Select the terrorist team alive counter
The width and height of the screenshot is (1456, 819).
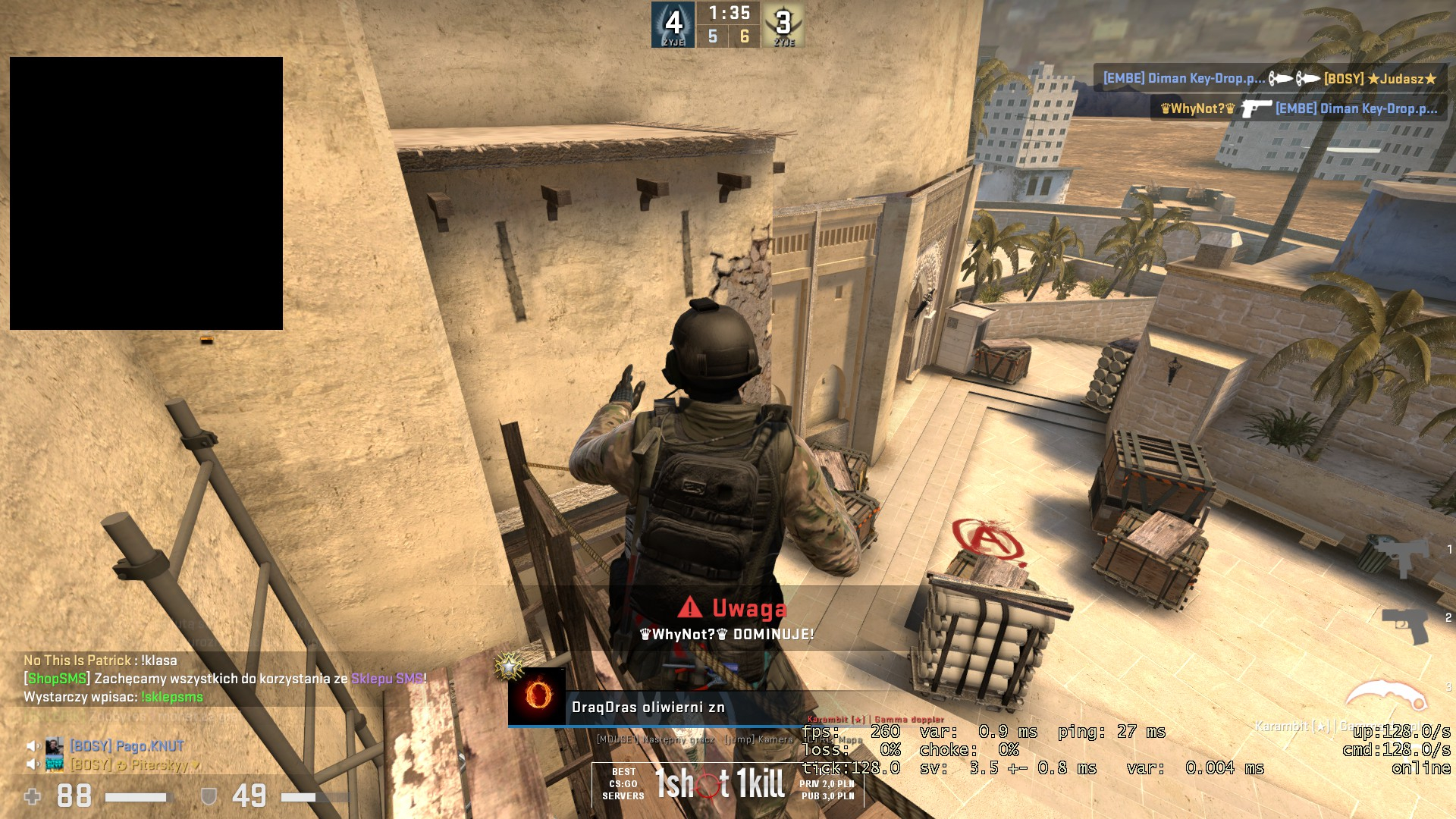[x=783, y=25]
